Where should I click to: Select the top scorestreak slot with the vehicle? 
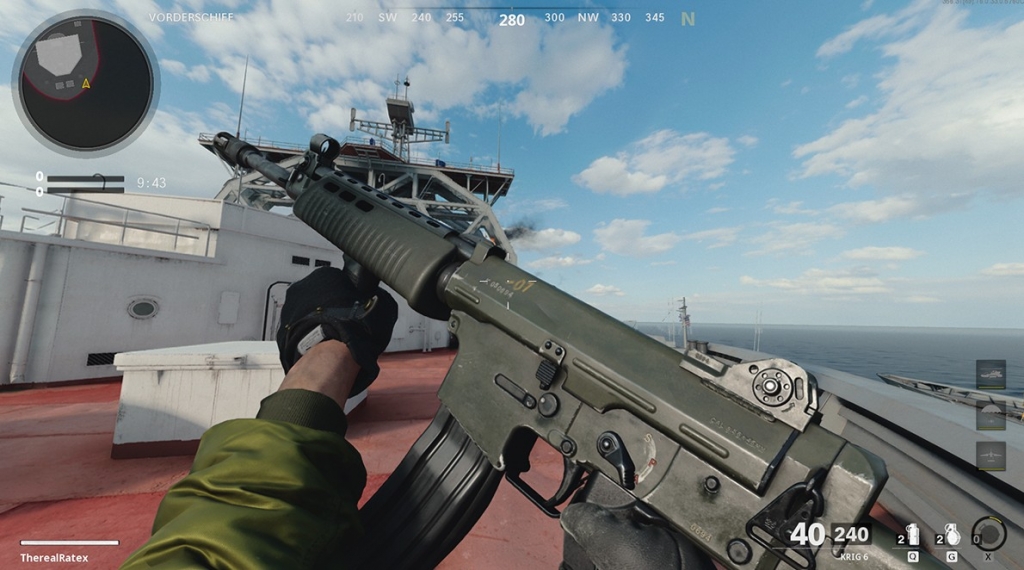(x=990, y=374)
